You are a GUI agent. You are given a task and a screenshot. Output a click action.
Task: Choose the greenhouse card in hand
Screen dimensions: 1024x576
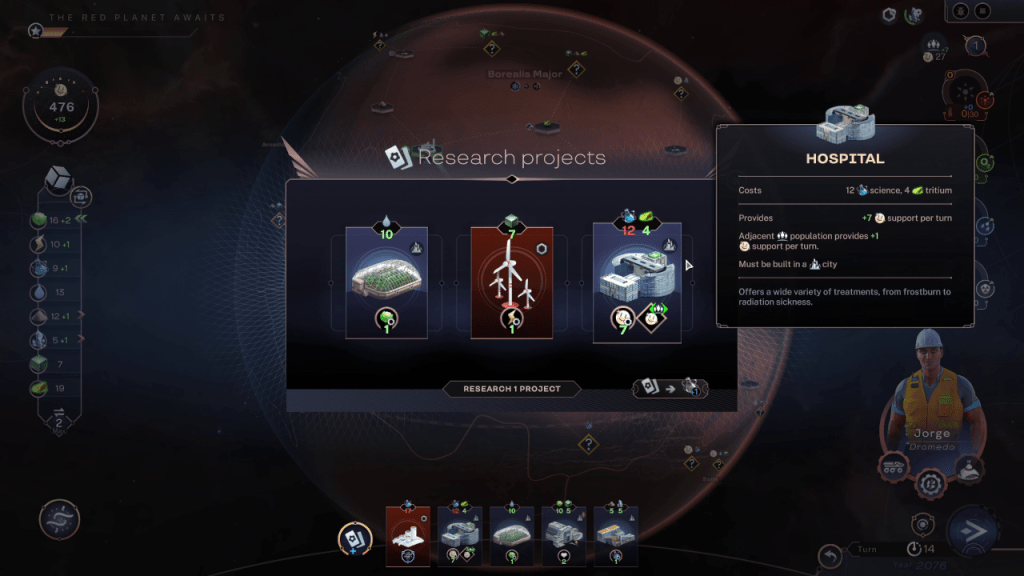(x=512, y=536)
